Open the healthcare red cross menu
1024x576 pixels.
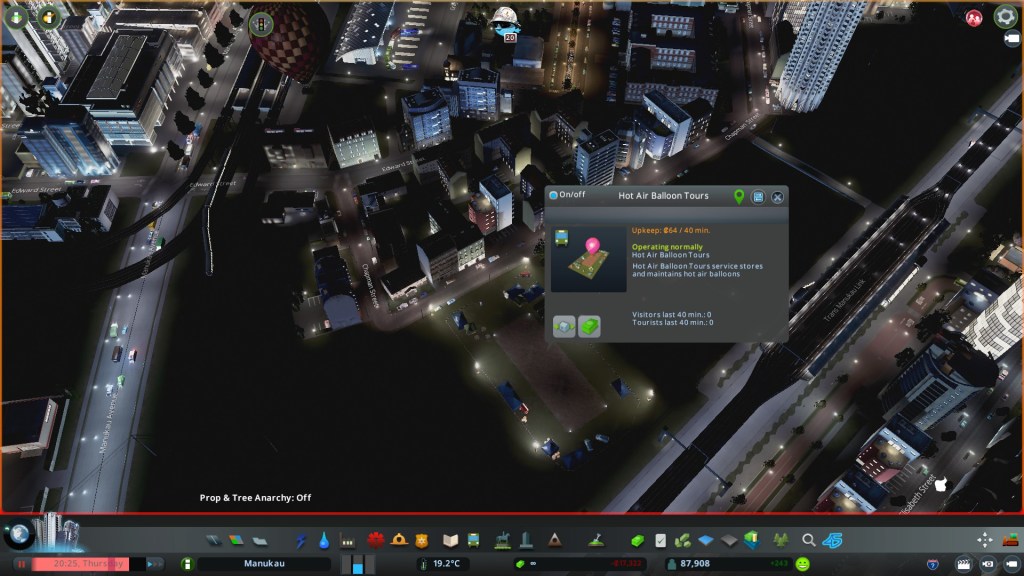376,541
